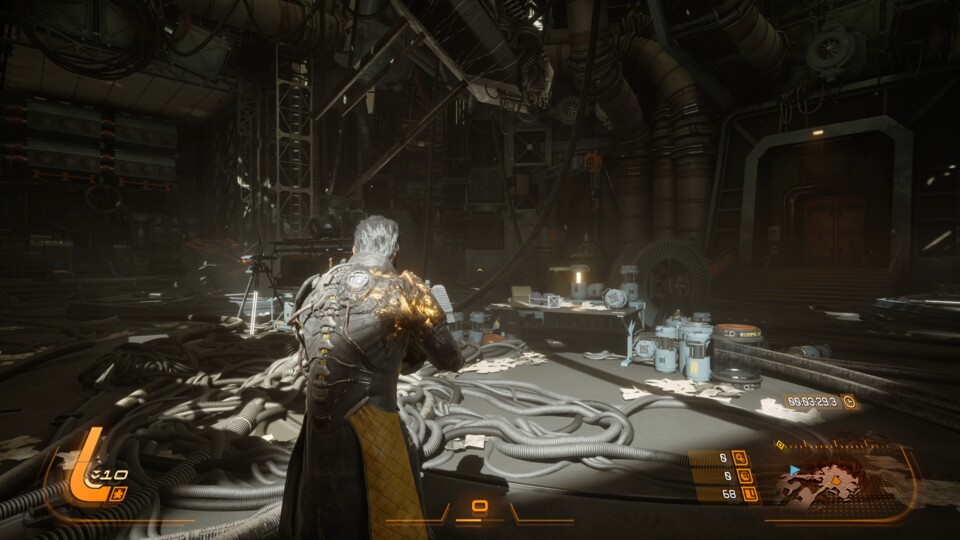Click the yellow diamond compass marker

(x=780, y=444)
